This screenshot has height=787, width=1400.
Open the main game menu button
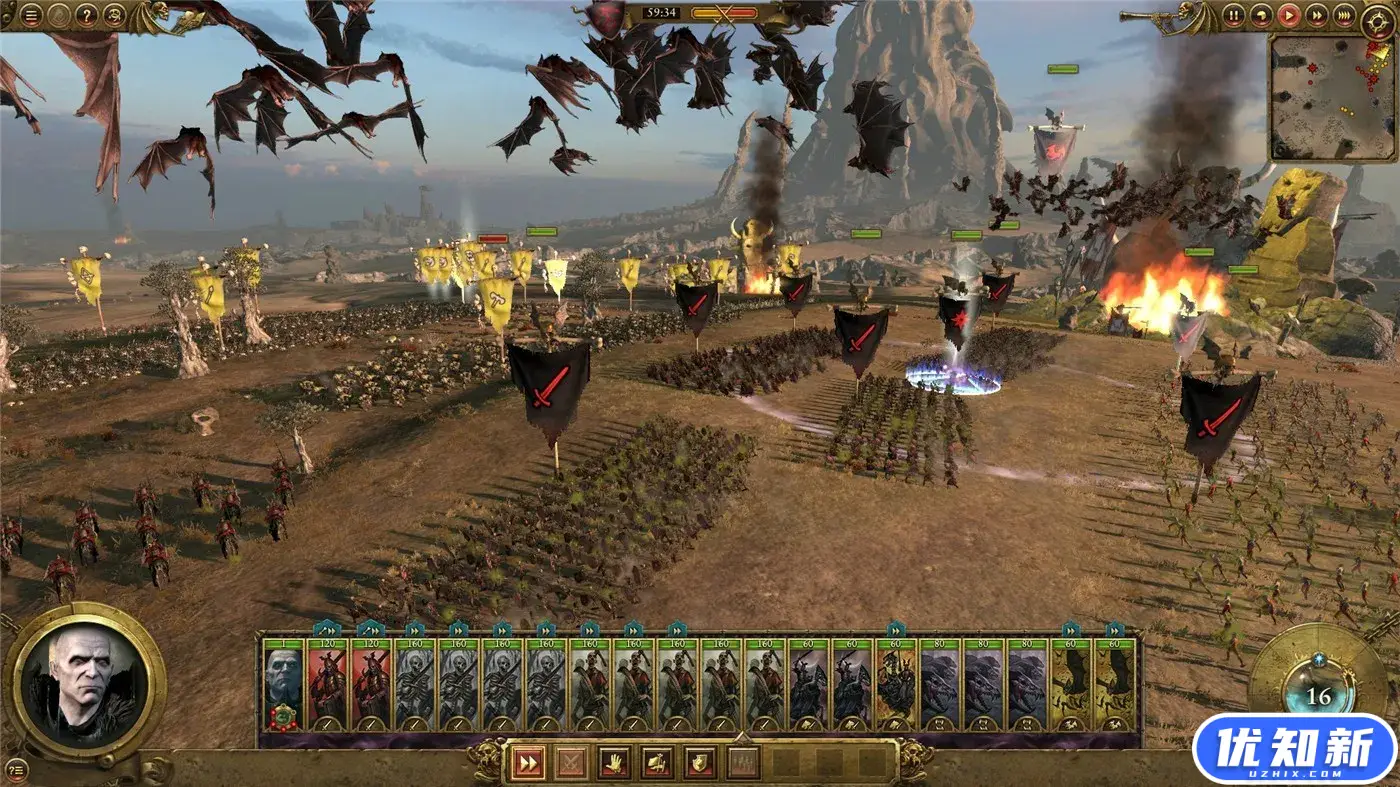tap(32, 16)
